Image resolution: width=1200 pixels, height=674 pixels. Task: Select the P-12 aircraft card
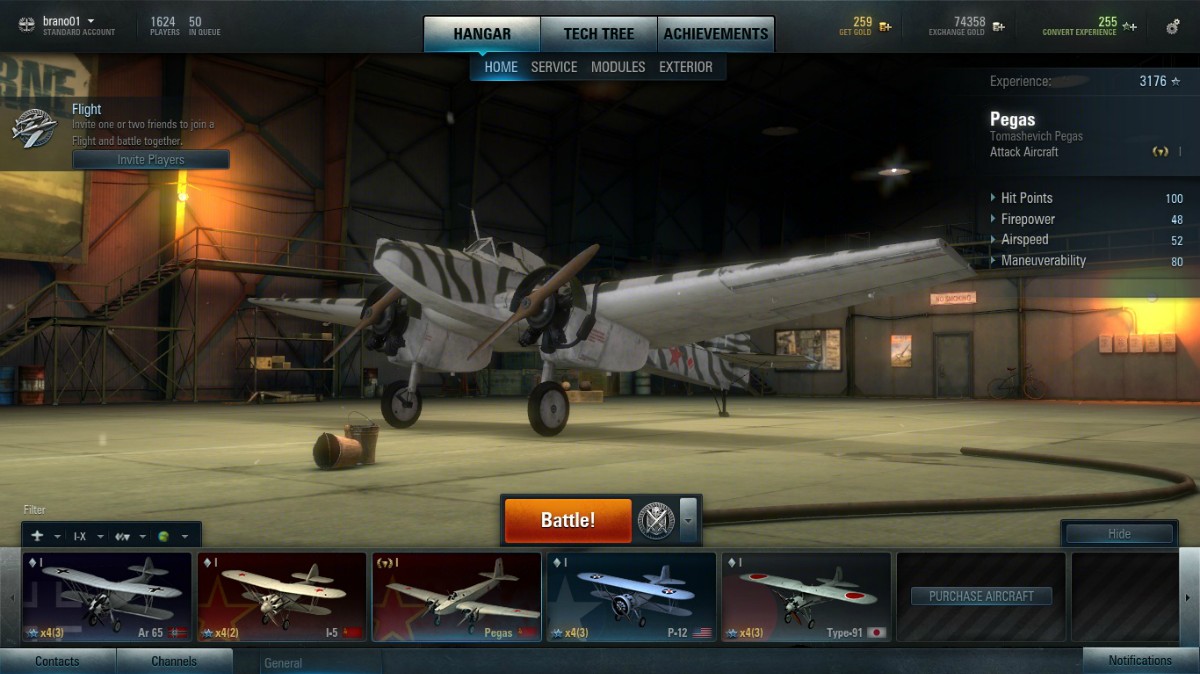coord(630,597)
